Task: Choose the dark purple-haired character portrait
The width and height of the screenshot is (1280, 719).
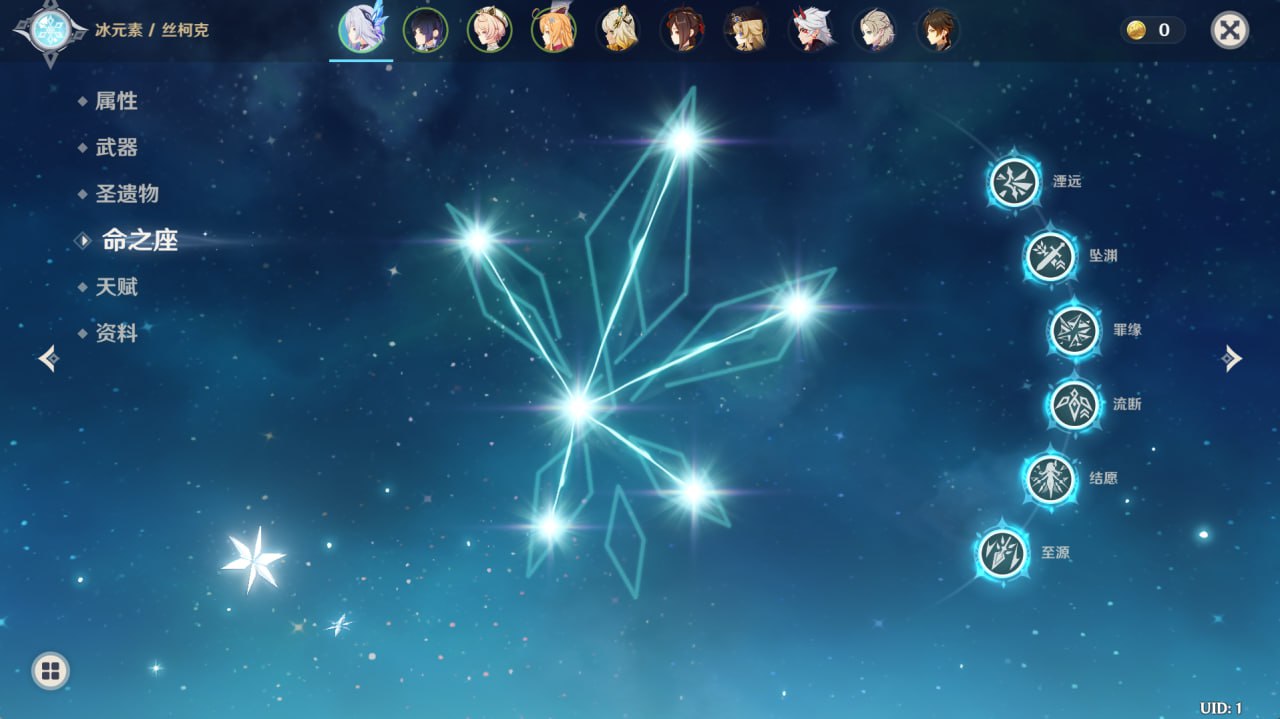Action: (425, 30)
